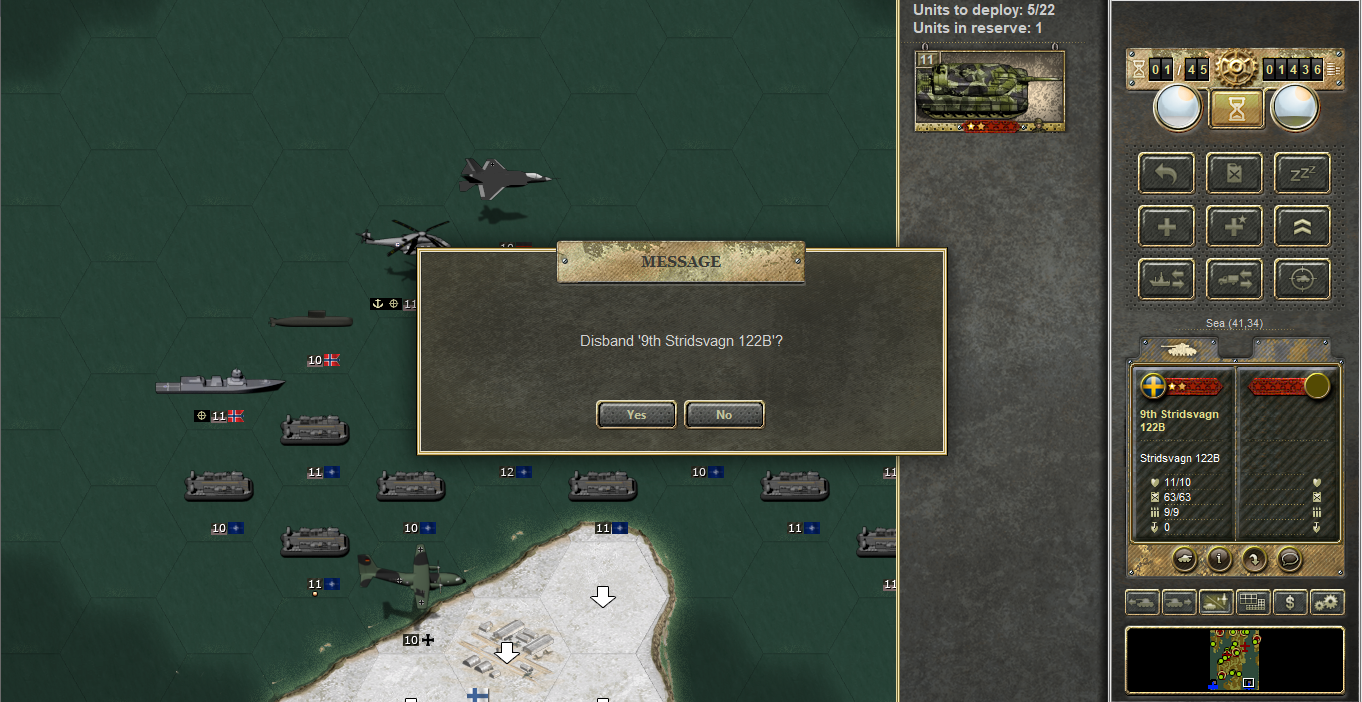This screenshot has height=702, width=1362.
Task: Click the ship embark swap button
Action: [1166, 279]
